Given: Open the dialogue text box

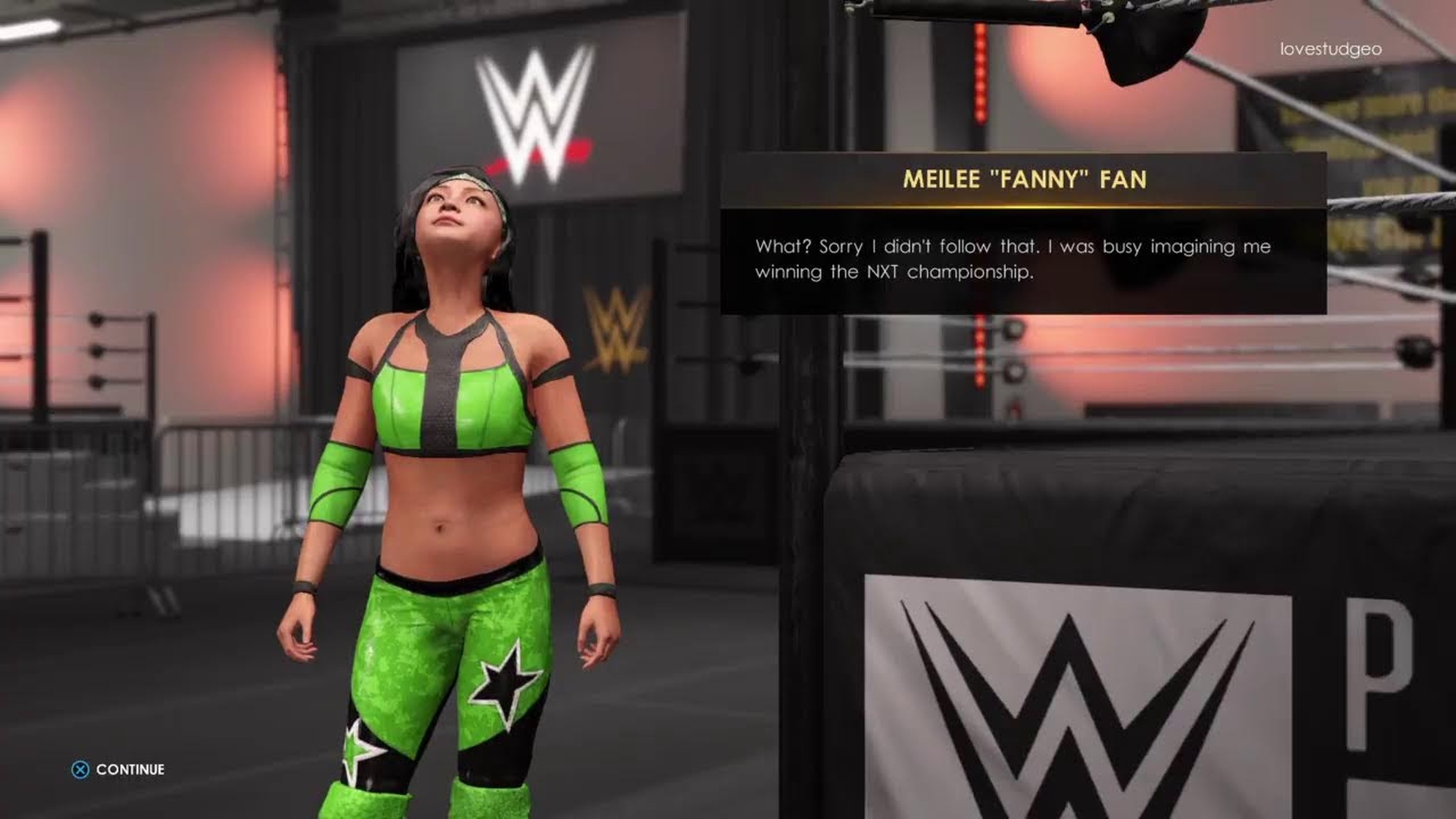Looking at the screenshot, I should pyautogui.click(x=1022, y=260).
